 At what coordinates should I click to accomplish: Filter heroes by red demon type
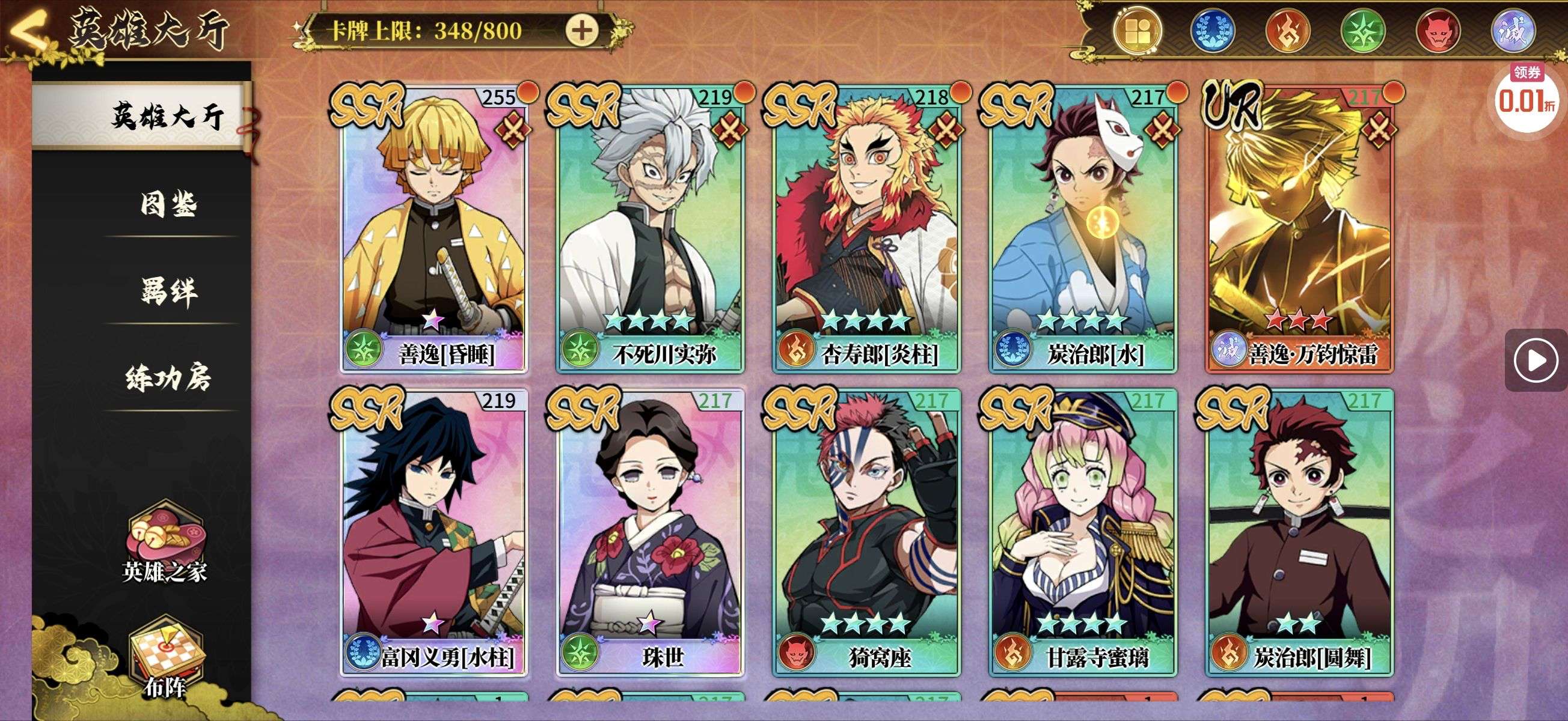(x=1438, y=31)
